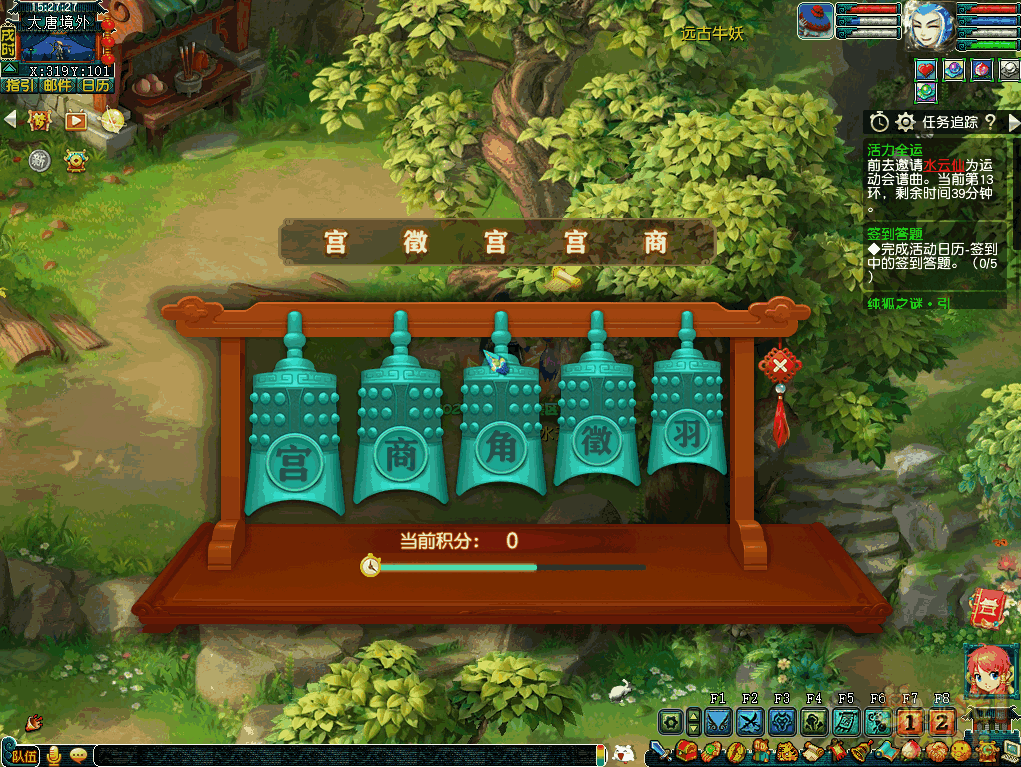Image resolution: width=1021 pixels, height=767 pixels.
Task: Select the red heart buff icon
Action: coord(926,69)
